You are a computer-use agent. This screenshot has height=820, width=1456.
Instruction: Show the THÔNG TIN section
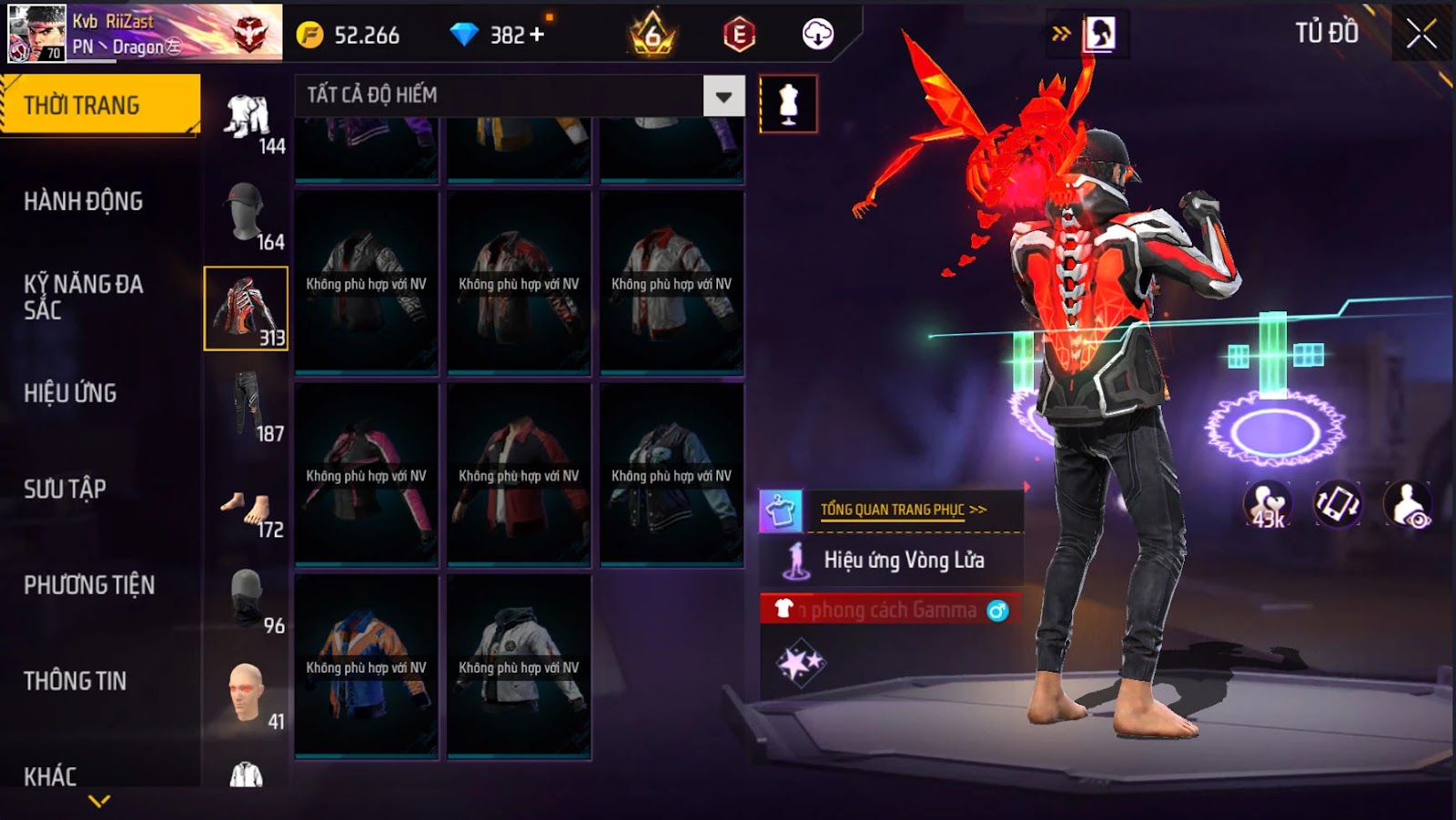pyautogui.click(x=76, y=681)
